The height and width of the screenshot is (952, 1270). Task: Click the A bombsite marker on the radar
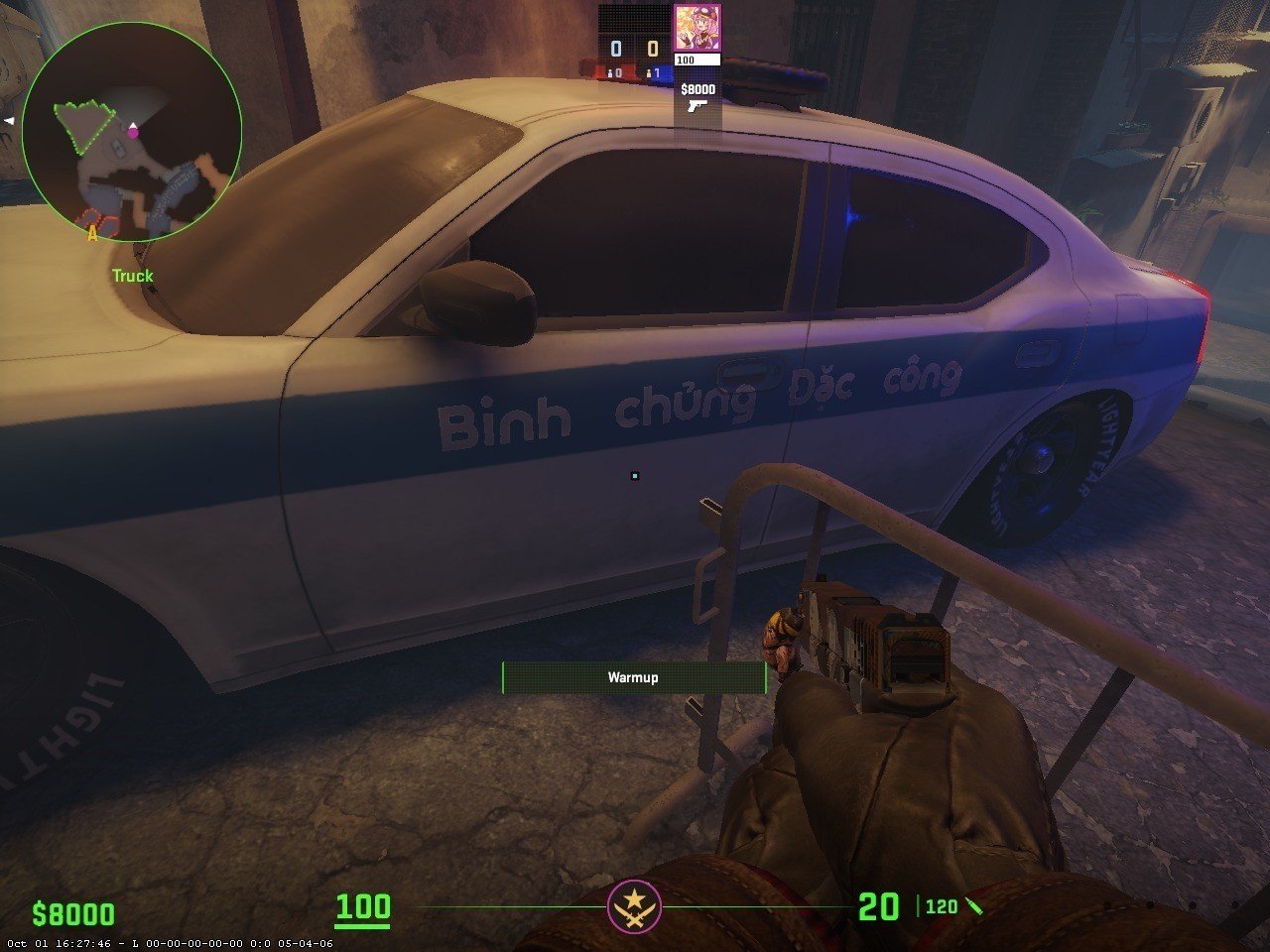tap(93, 233)
